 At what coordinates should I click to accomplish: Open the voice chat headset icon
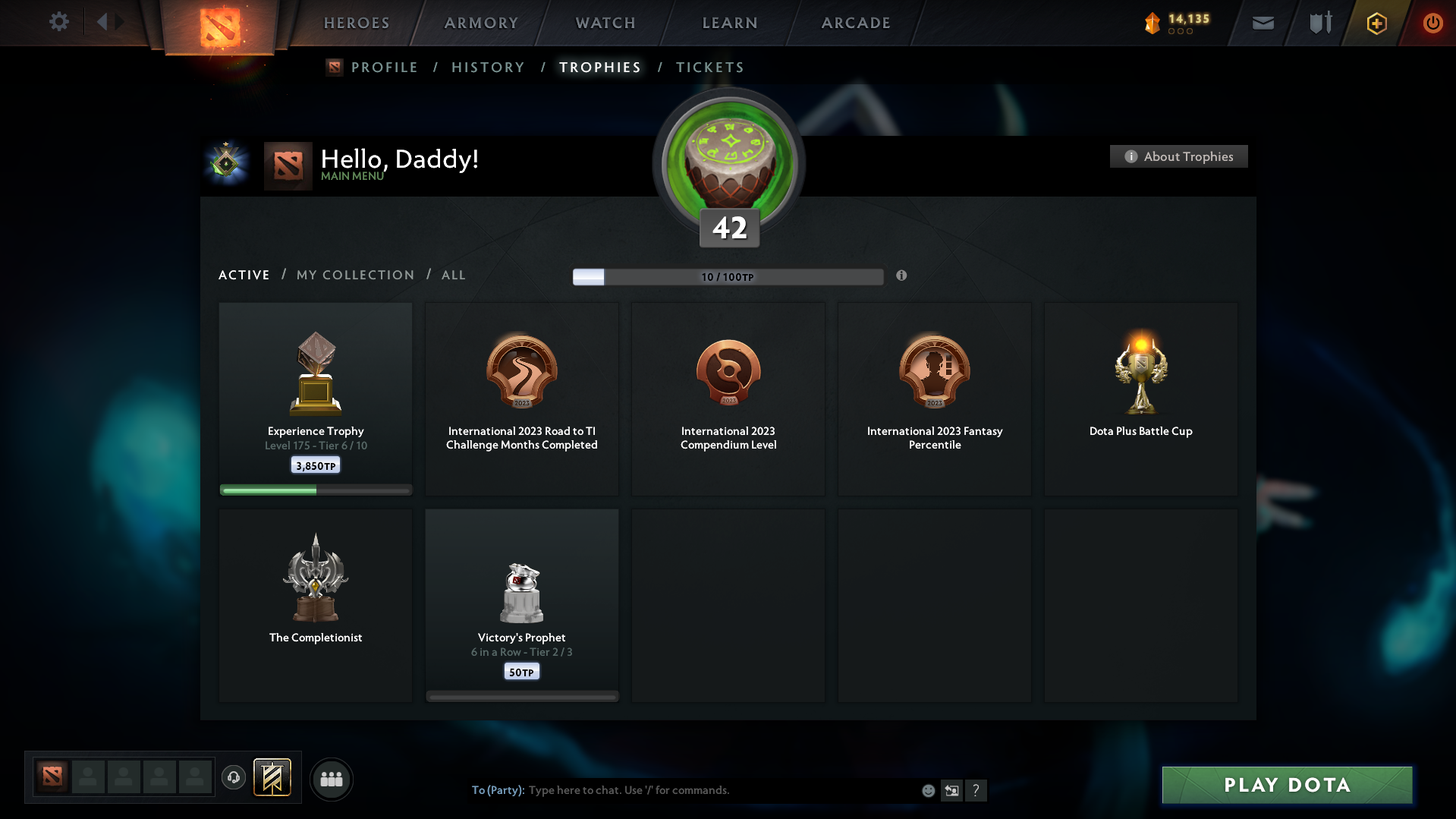pyautogui.click(x=233, y=778)
